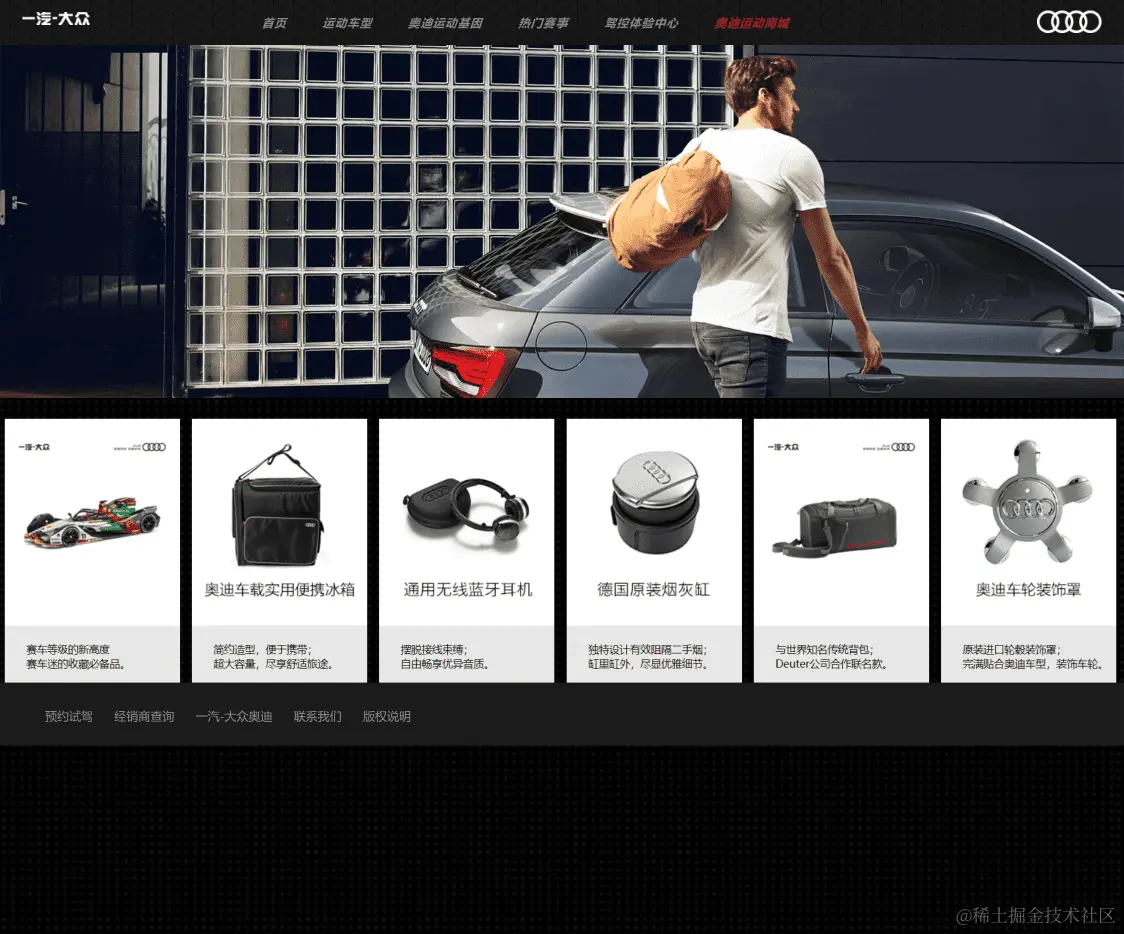Open 联系我们 in the footer
Image resolution: width=1124 pixels, height=934 pixels.
point(317,716)
